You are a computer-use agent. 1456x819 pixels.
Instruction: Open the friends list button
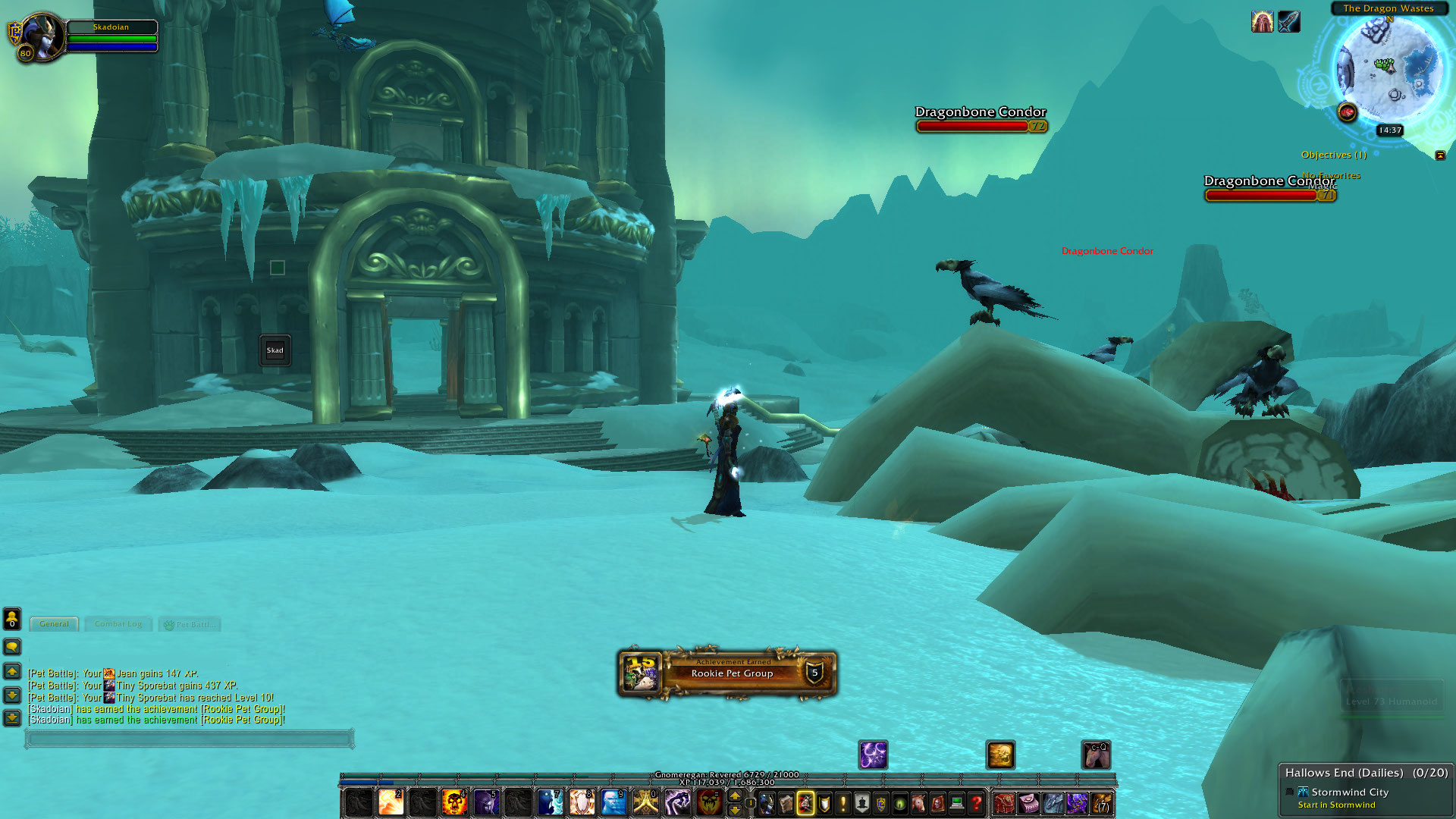[12, 619]
